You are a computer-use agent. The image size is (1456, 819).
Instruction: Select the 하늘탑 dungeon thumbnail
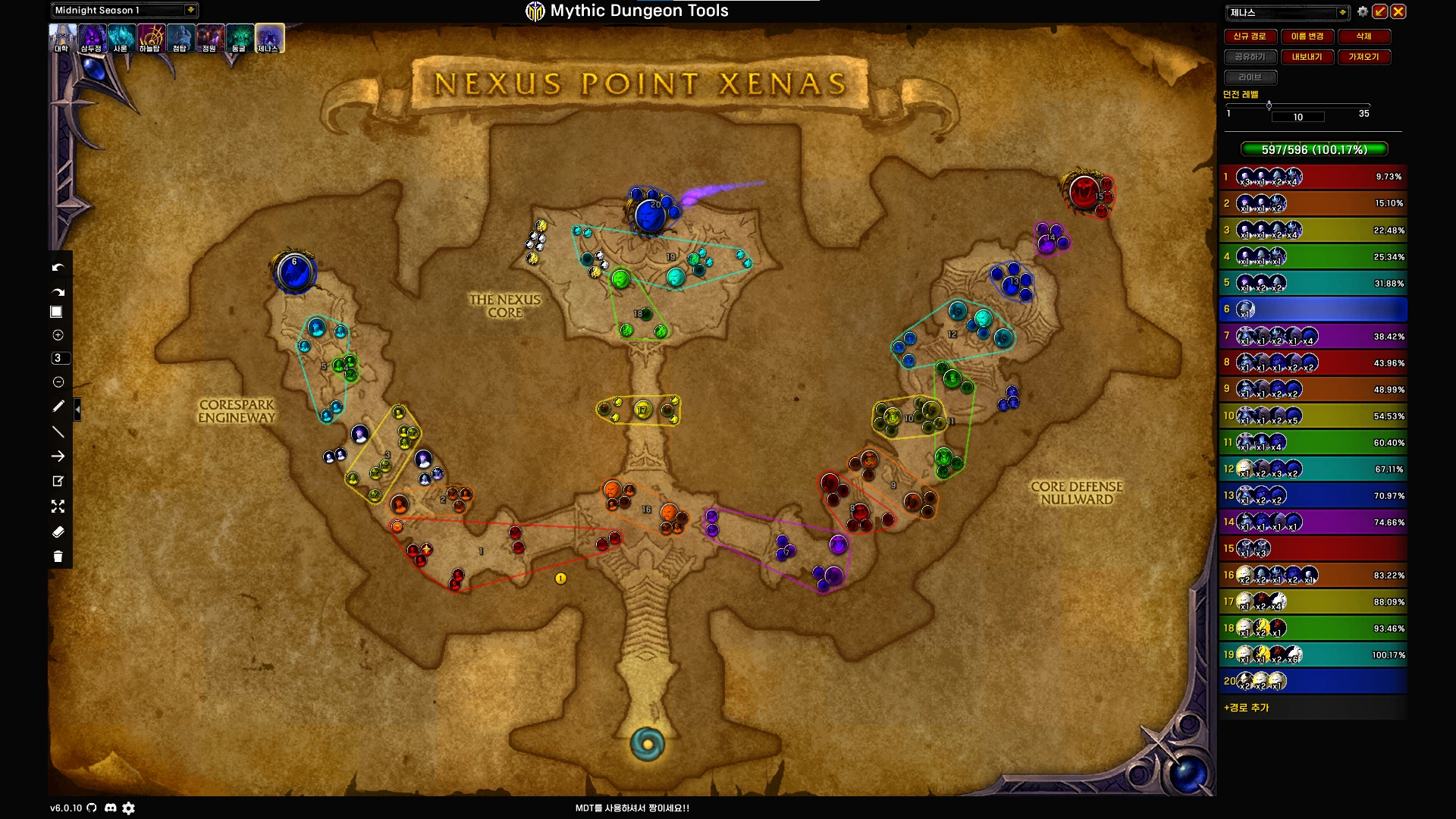tap(150, 38)
